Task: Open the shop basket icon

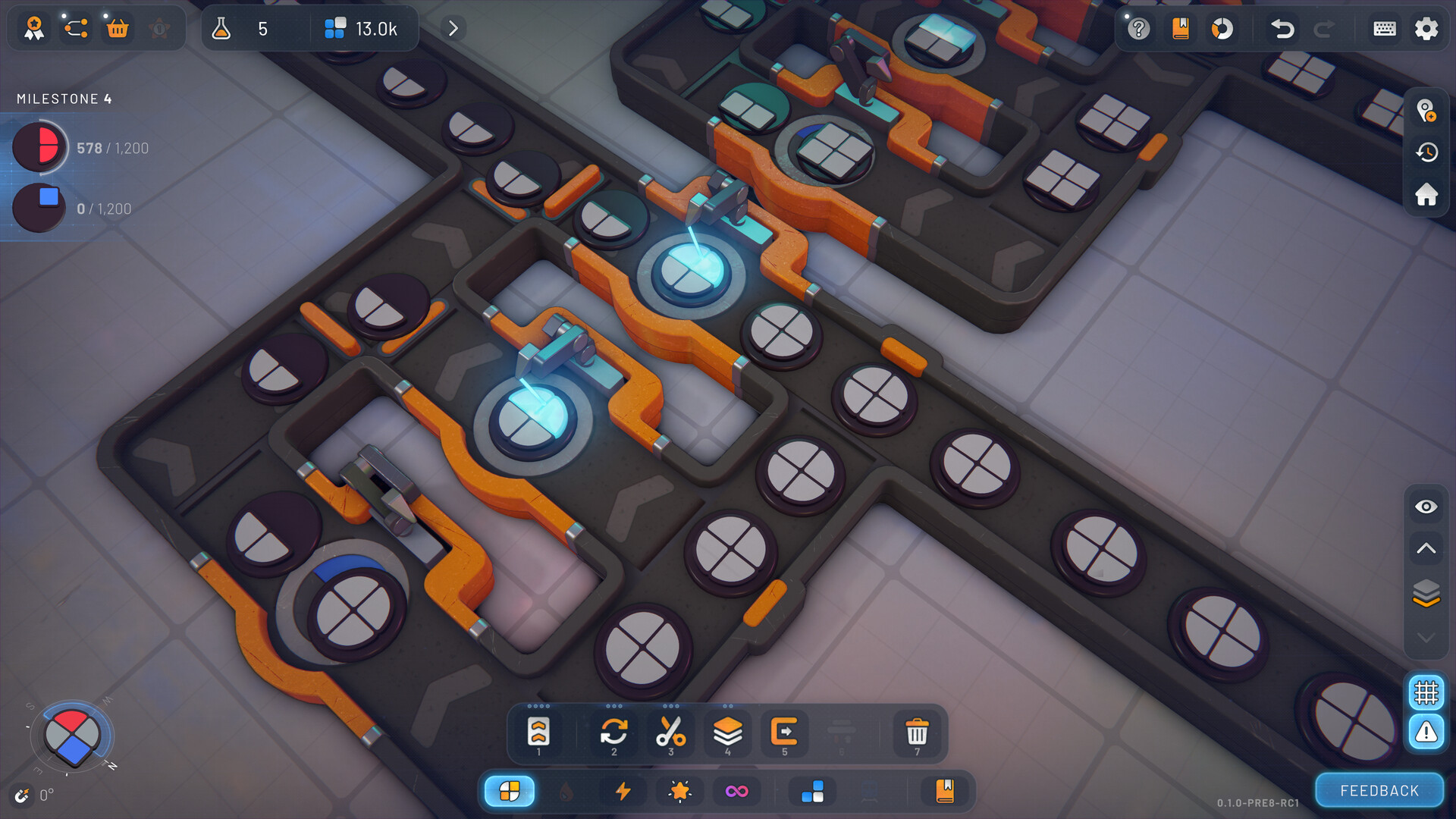Action: tap(118, 29)
